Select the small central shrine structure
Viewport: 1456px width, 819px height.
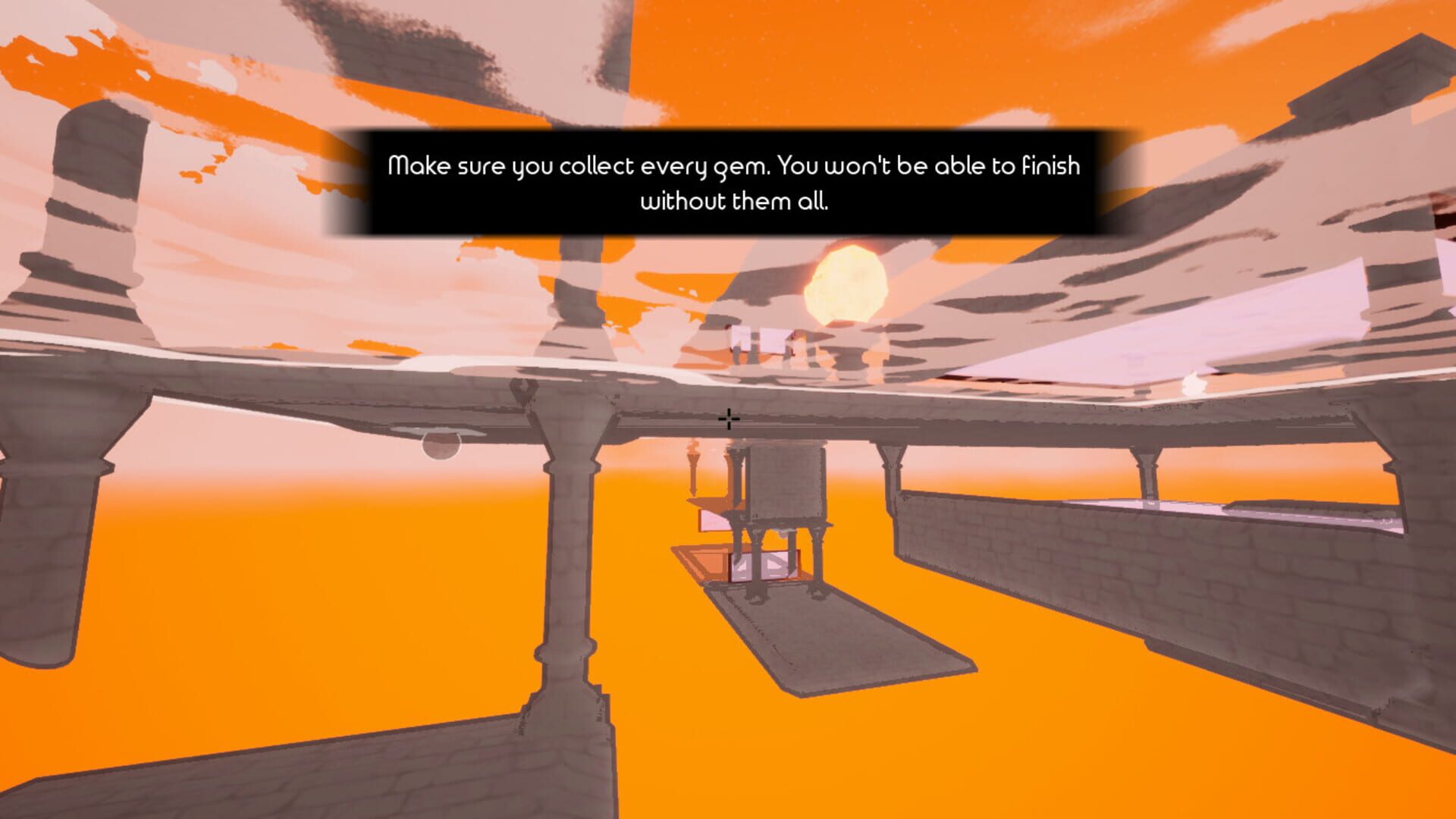click(x=785, y=493)
